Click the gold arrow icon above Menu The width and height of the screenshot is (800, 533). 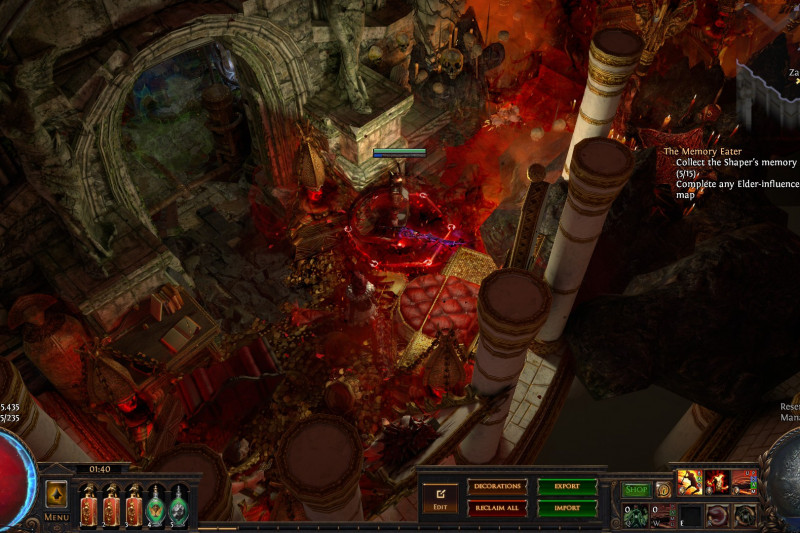point(56,494)
